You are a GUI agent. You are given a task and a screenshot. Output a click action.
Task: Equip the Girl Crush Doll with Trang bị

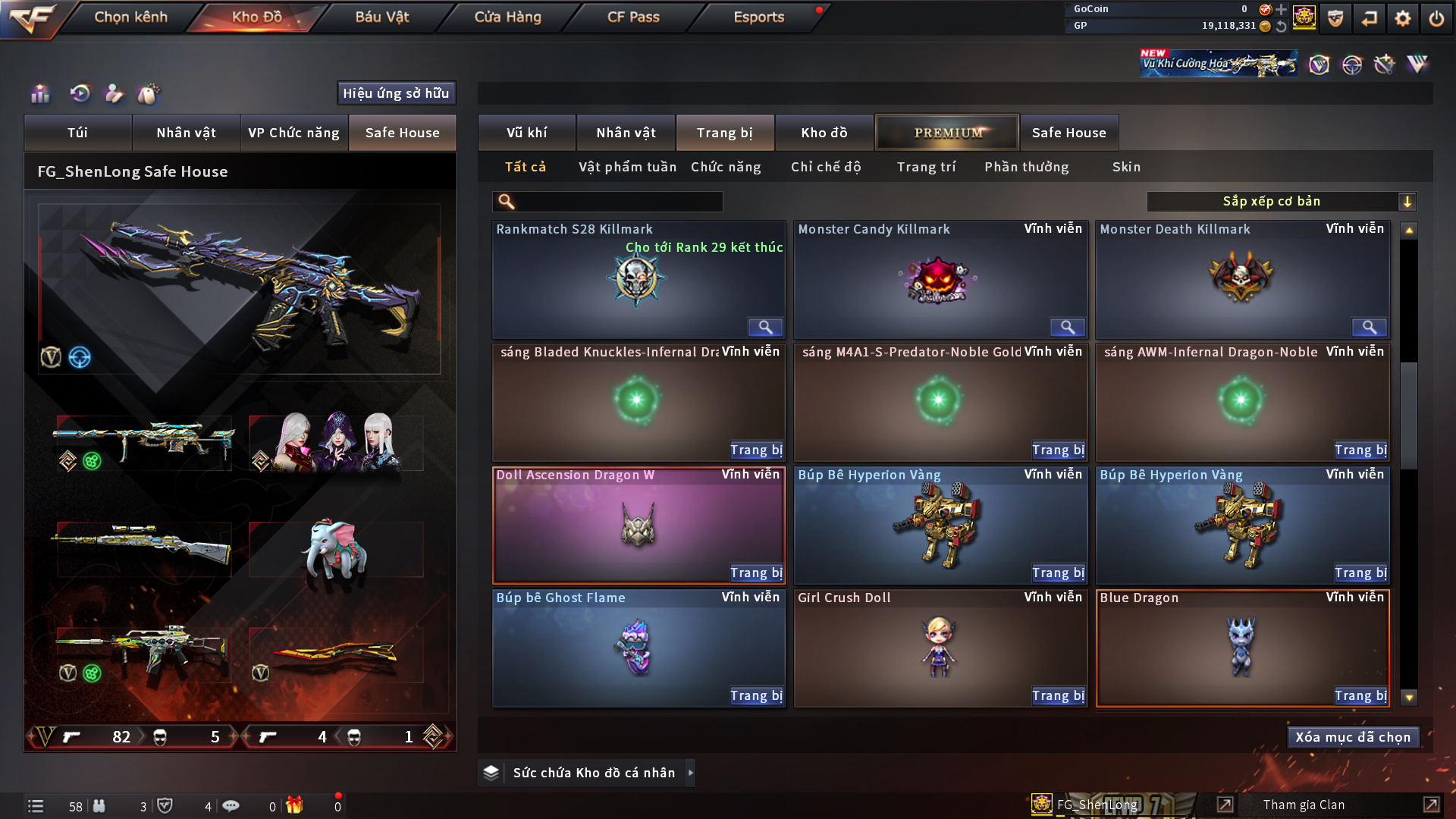(x=1058, y=695)
